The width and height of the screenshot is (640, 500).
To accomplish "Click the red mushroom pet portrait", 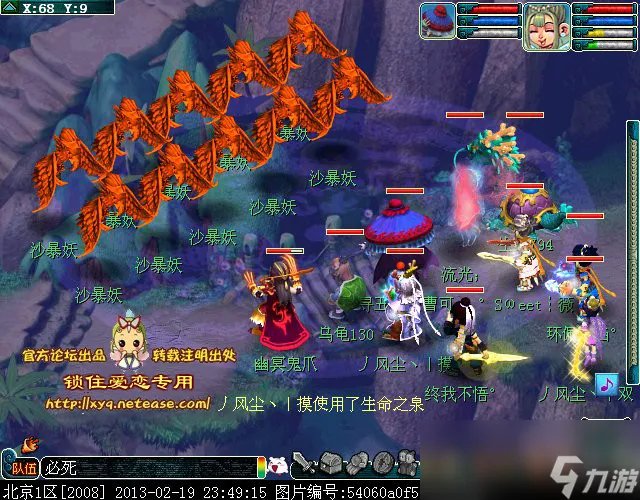I will click(x=437, y=19).
